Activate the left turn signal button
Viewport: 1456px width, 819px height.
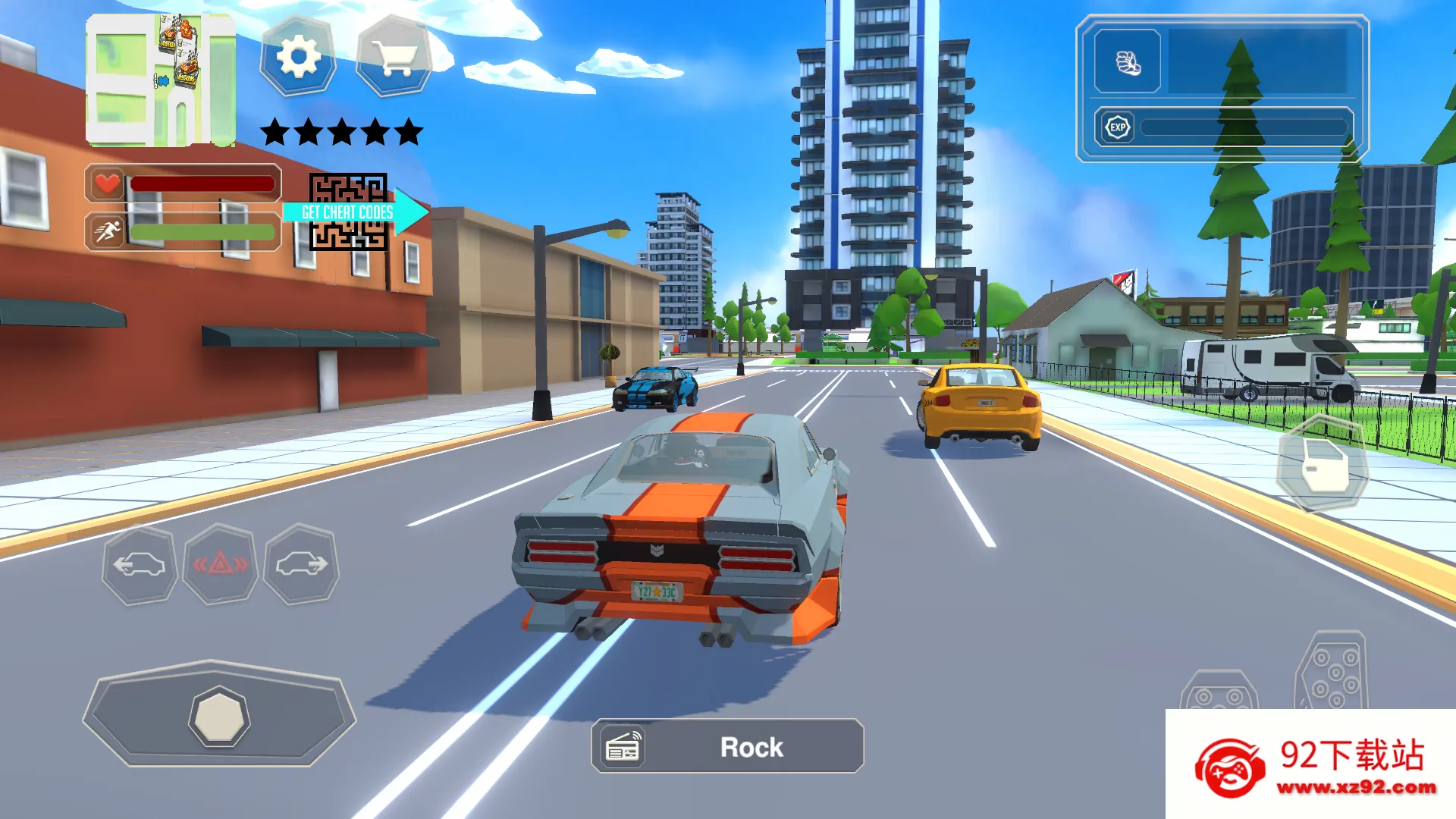(x=140, y=565)
